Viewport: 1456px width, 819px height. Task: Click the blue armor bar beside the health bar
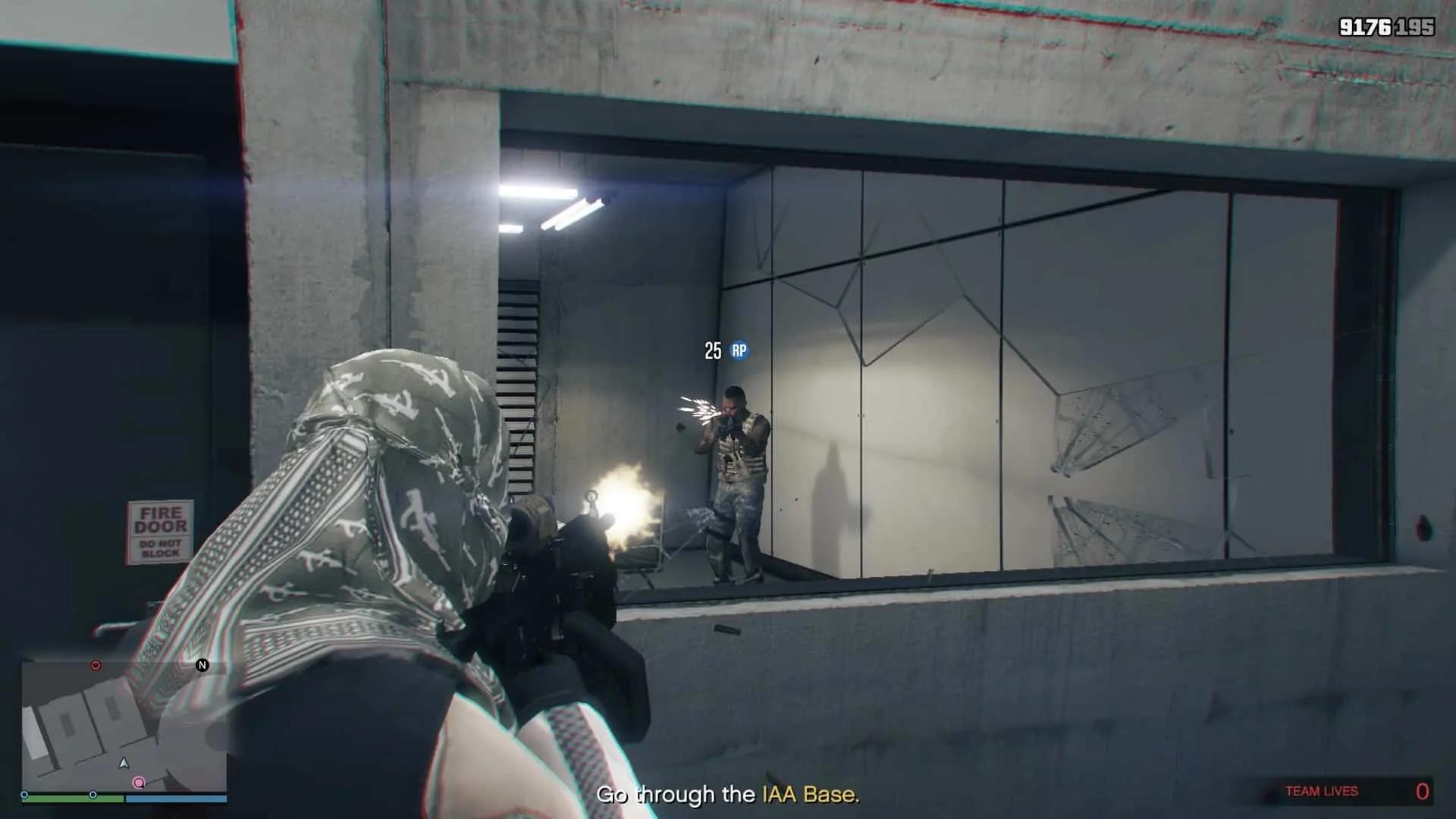(x=177, y=799)
